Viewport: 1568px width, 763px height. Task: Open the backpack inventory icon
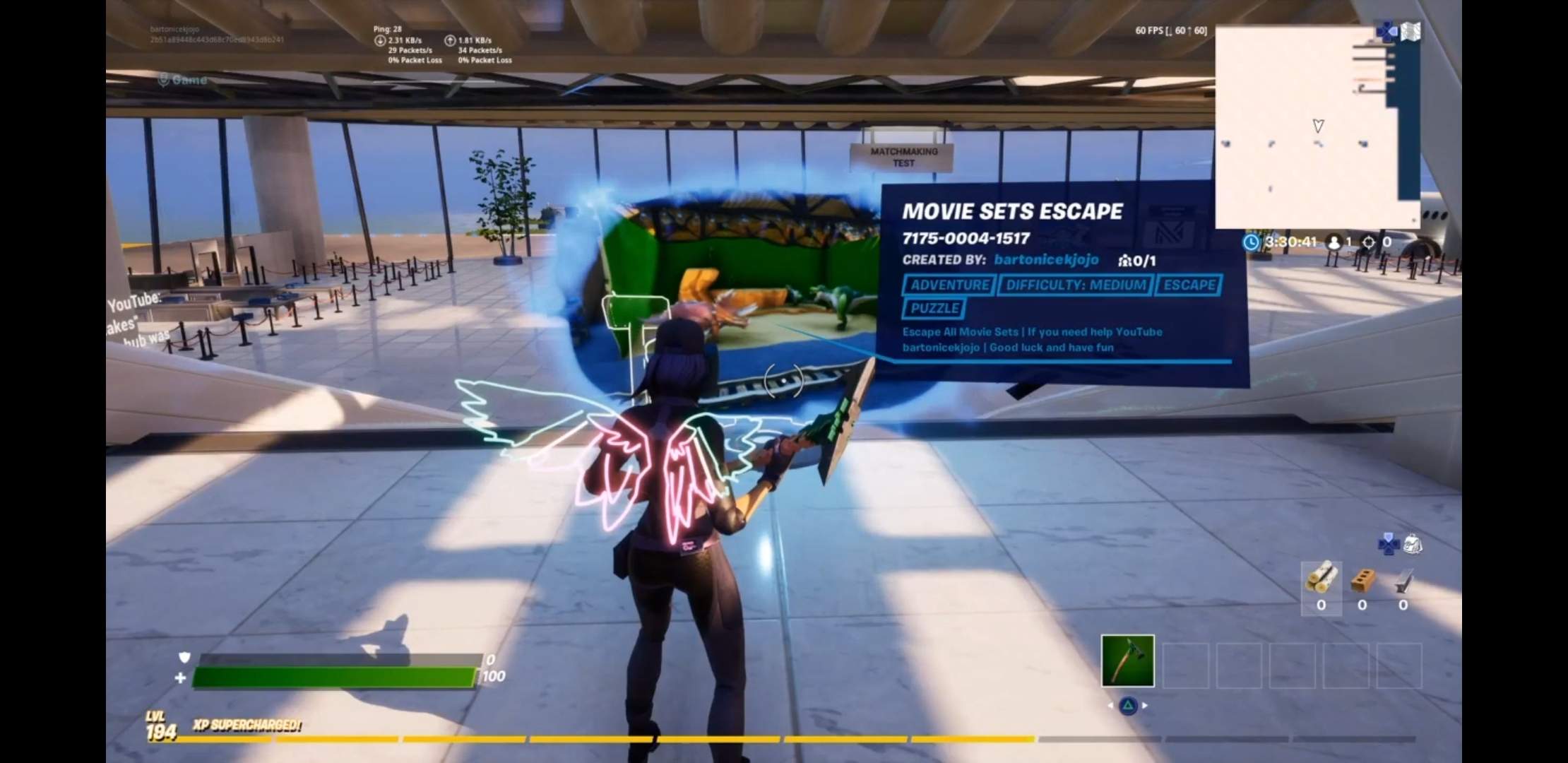(1412, 544)
